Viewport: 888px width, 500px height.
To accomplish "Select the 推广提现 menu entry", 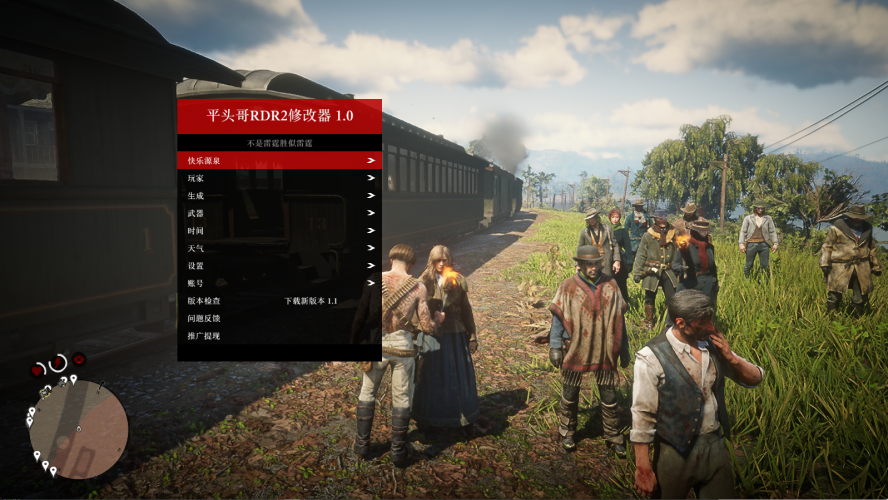I will [x=279, y=336].
